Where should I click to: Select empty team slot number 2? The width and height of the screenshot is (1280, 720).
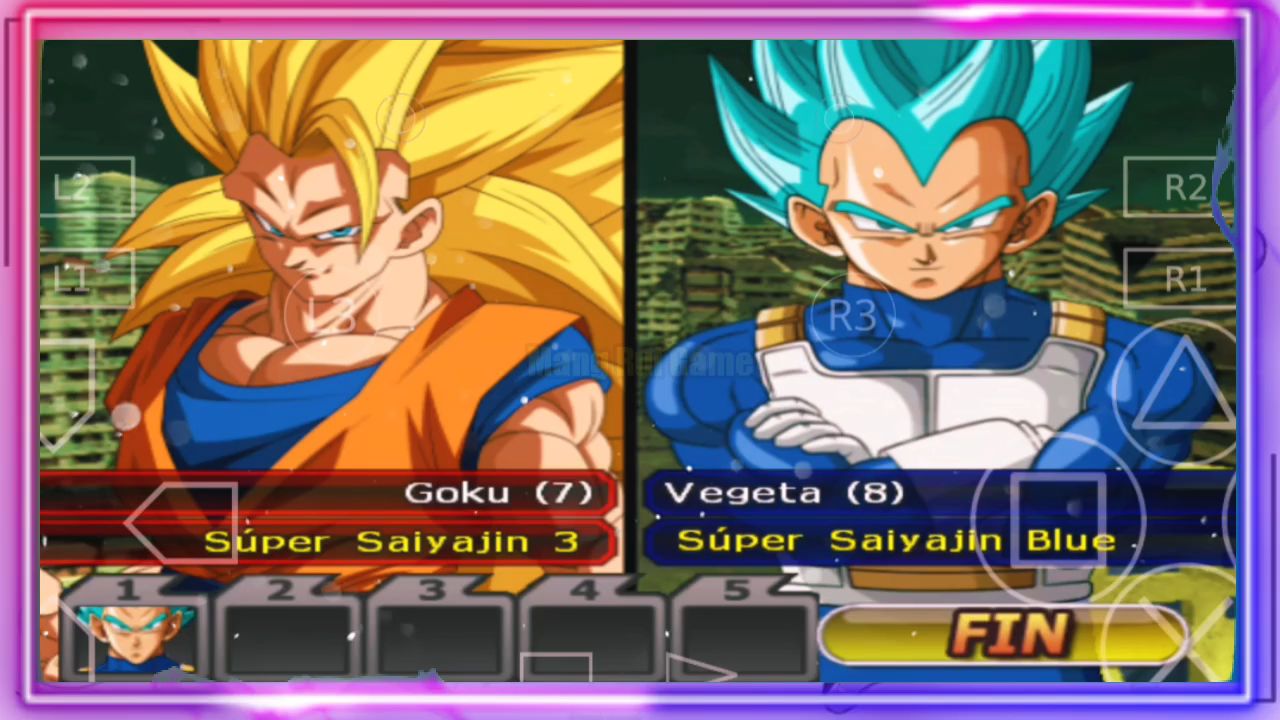(287, 637)
